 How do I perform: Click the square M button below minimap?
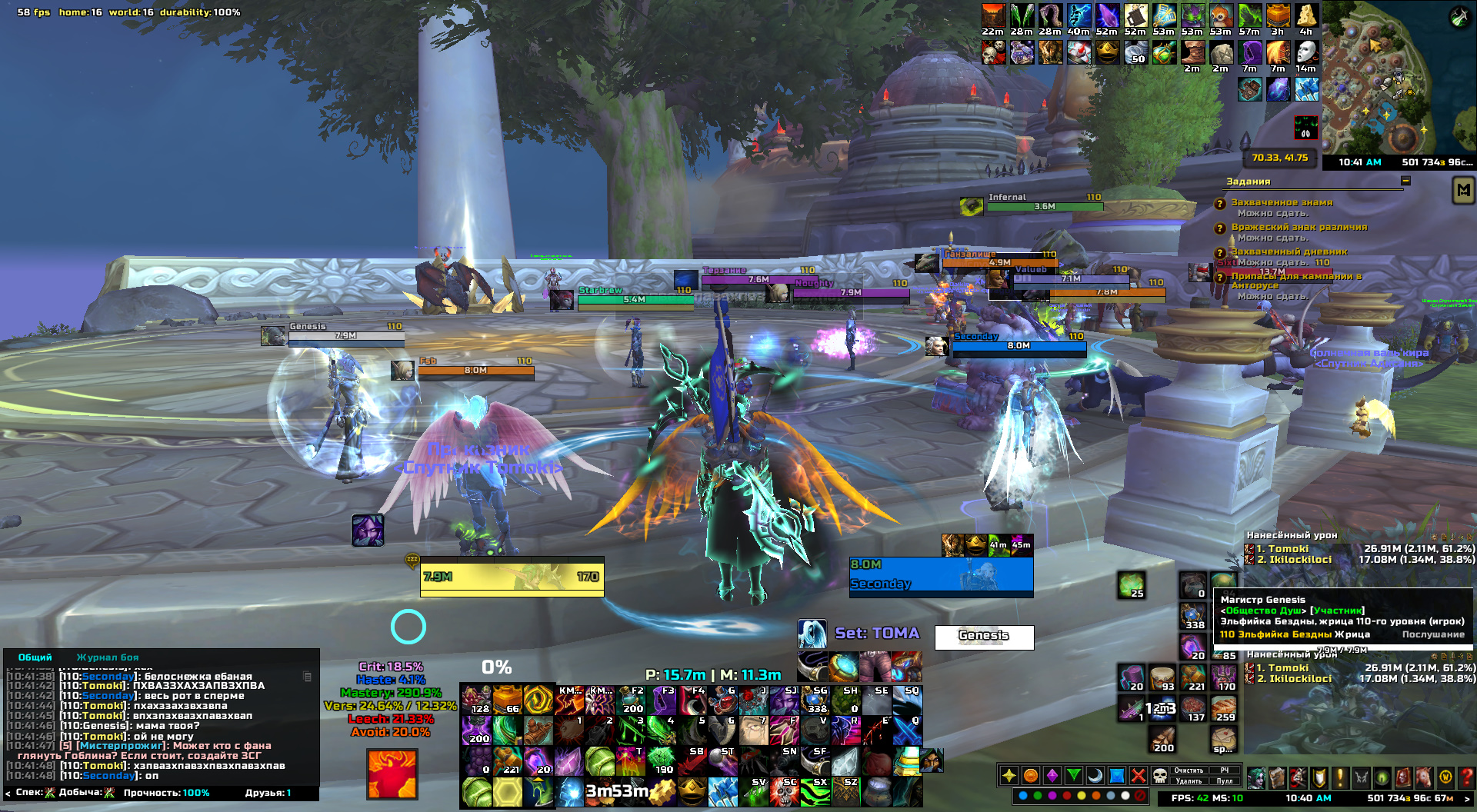(x=1463, y=189)
